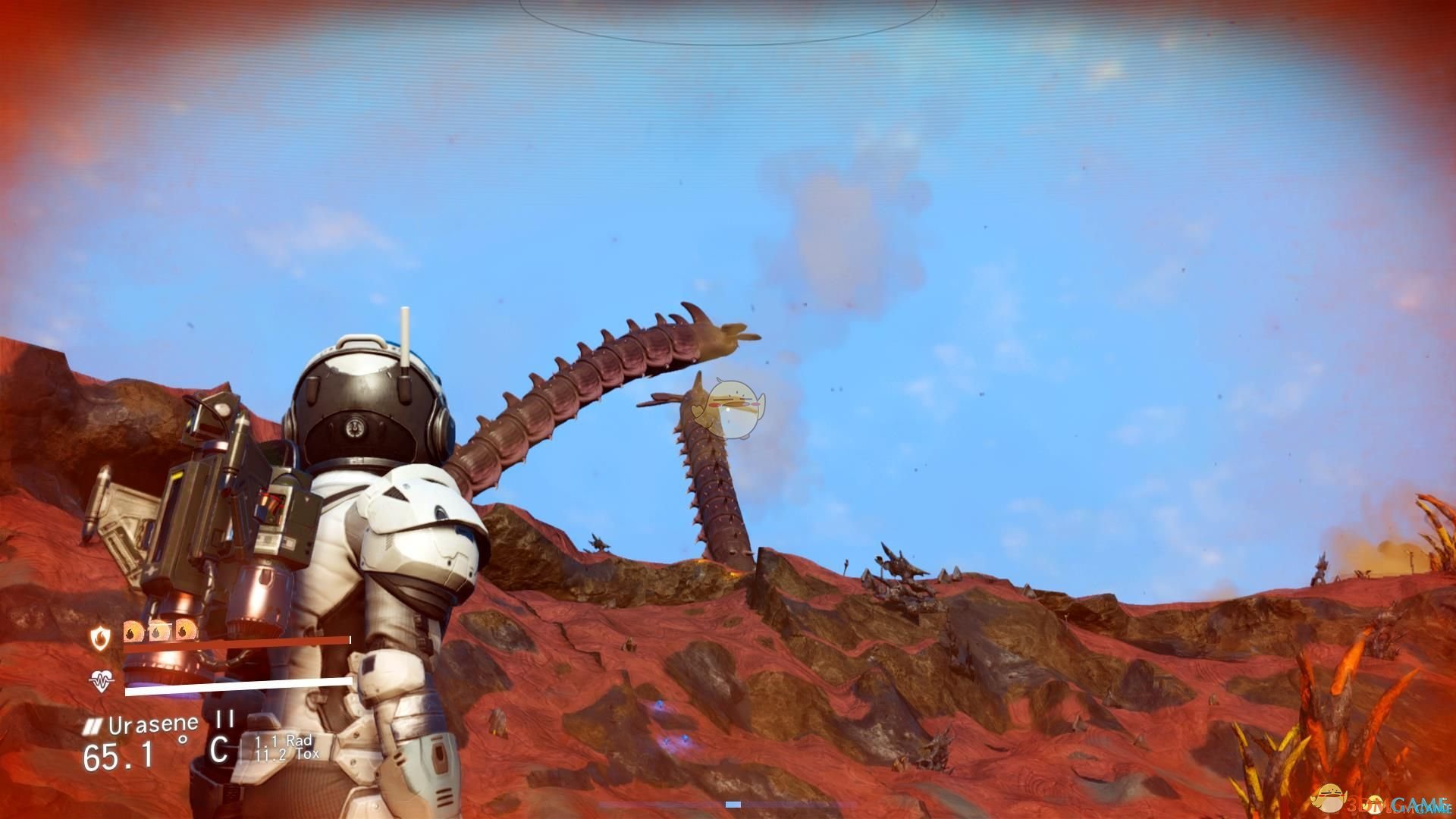Click the first flame fuel cell icon
Image resolution: width=1456 pixels, height=819 pixels.
coord(133,632)
